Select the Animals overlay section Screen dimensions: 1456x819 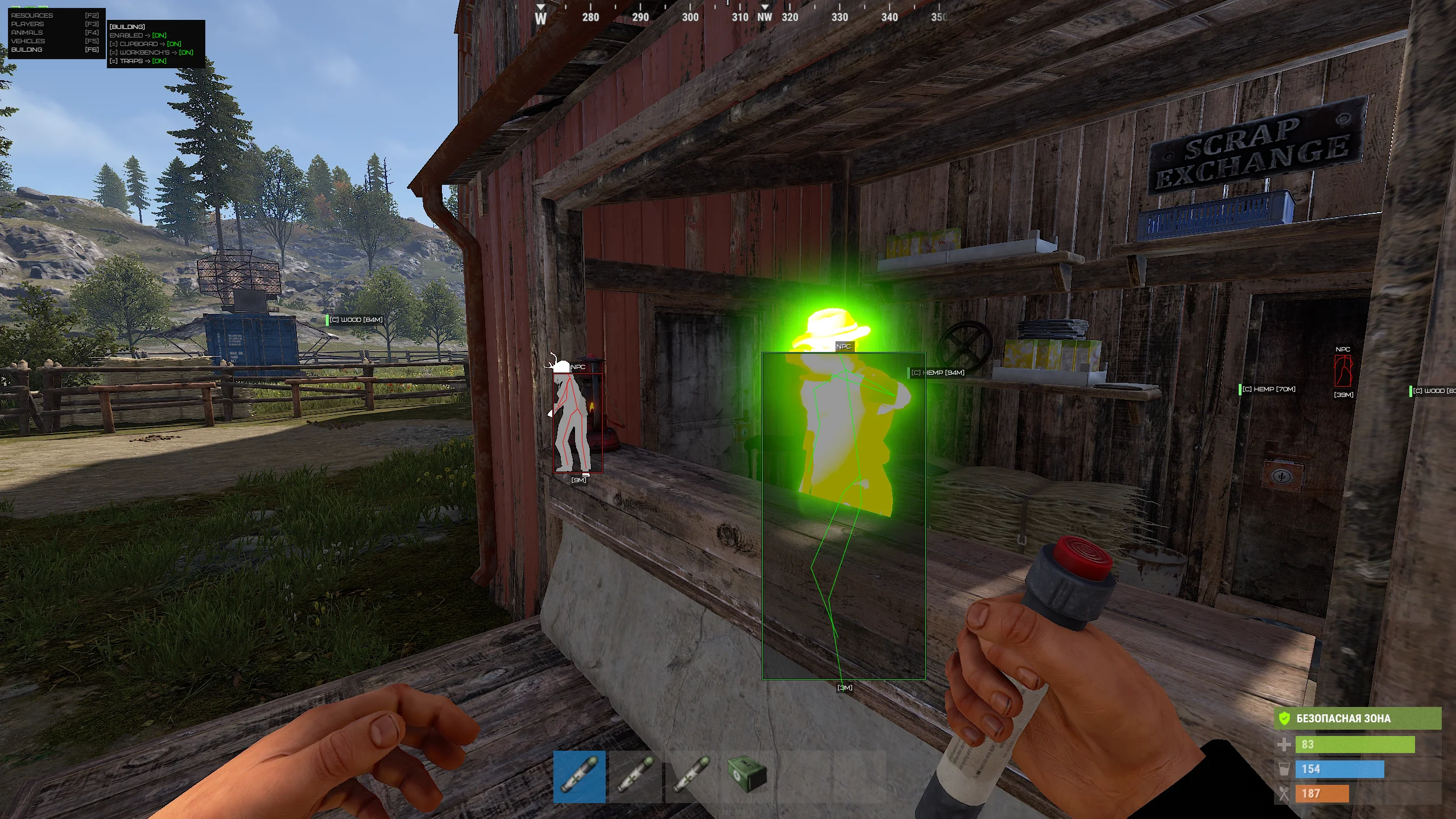coord(27,32)
